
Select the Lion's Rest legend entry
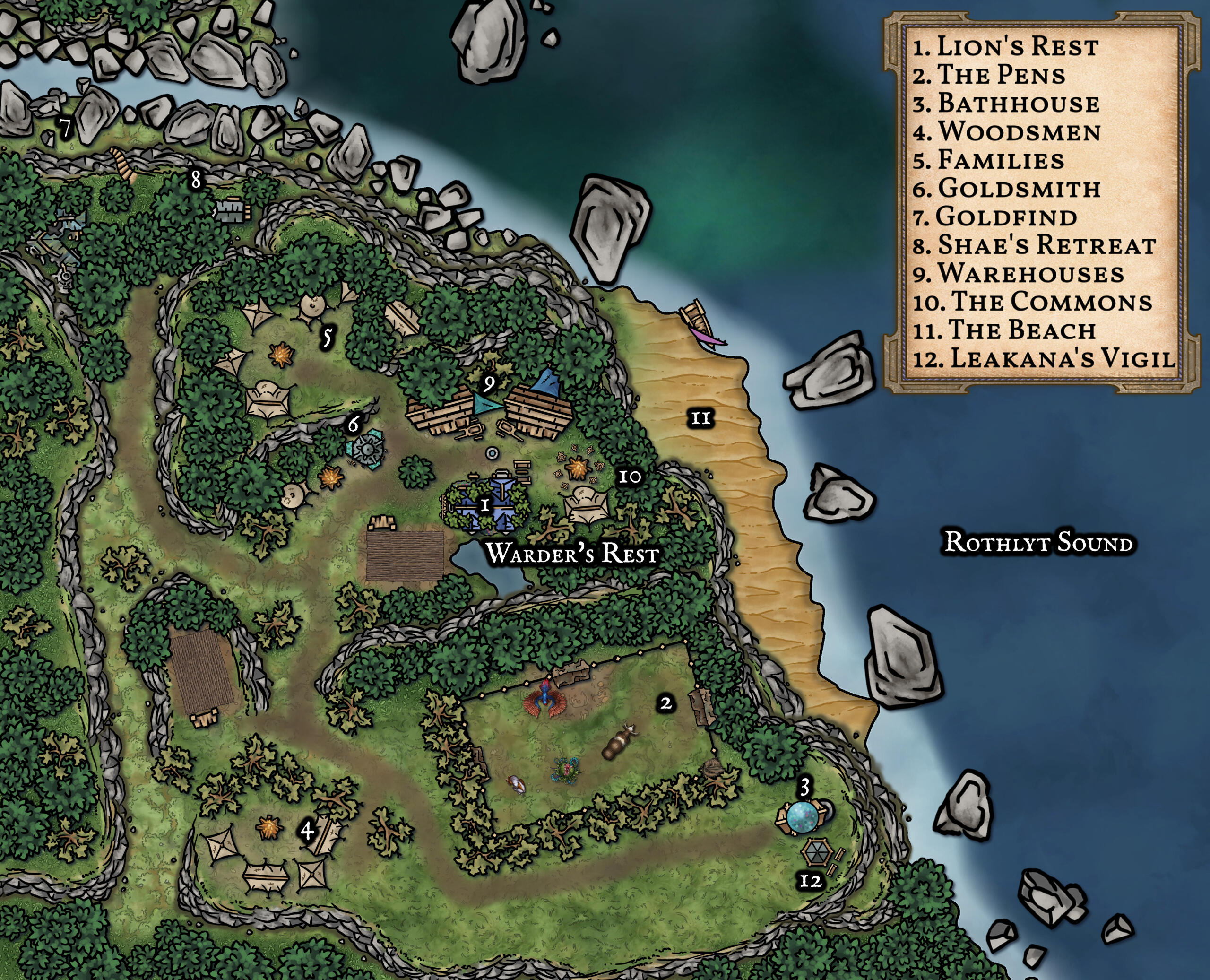(x=1006, y=47)
